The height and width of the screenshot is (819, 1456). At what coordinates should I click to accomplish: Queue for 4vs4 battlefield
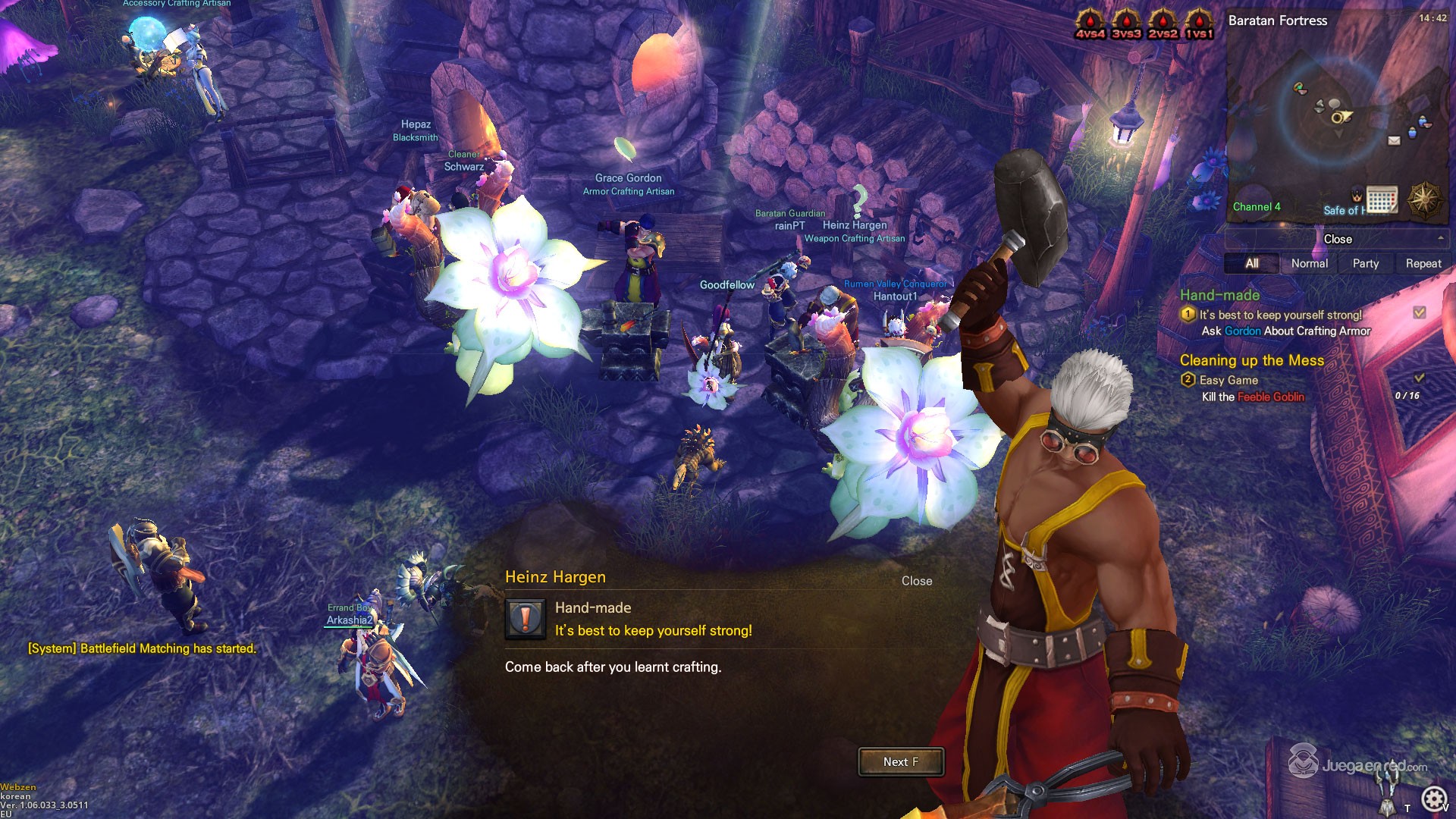click(x=1090, y=24)
